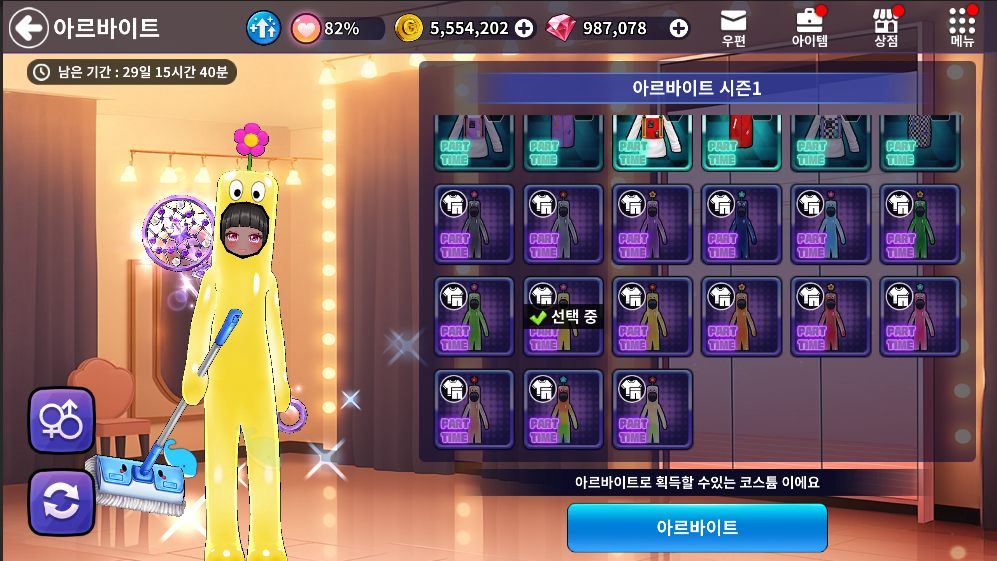Select the costume marked 선택 중
Image resolution: width=997 pixels, height=561 pixels.
(563, 317)
